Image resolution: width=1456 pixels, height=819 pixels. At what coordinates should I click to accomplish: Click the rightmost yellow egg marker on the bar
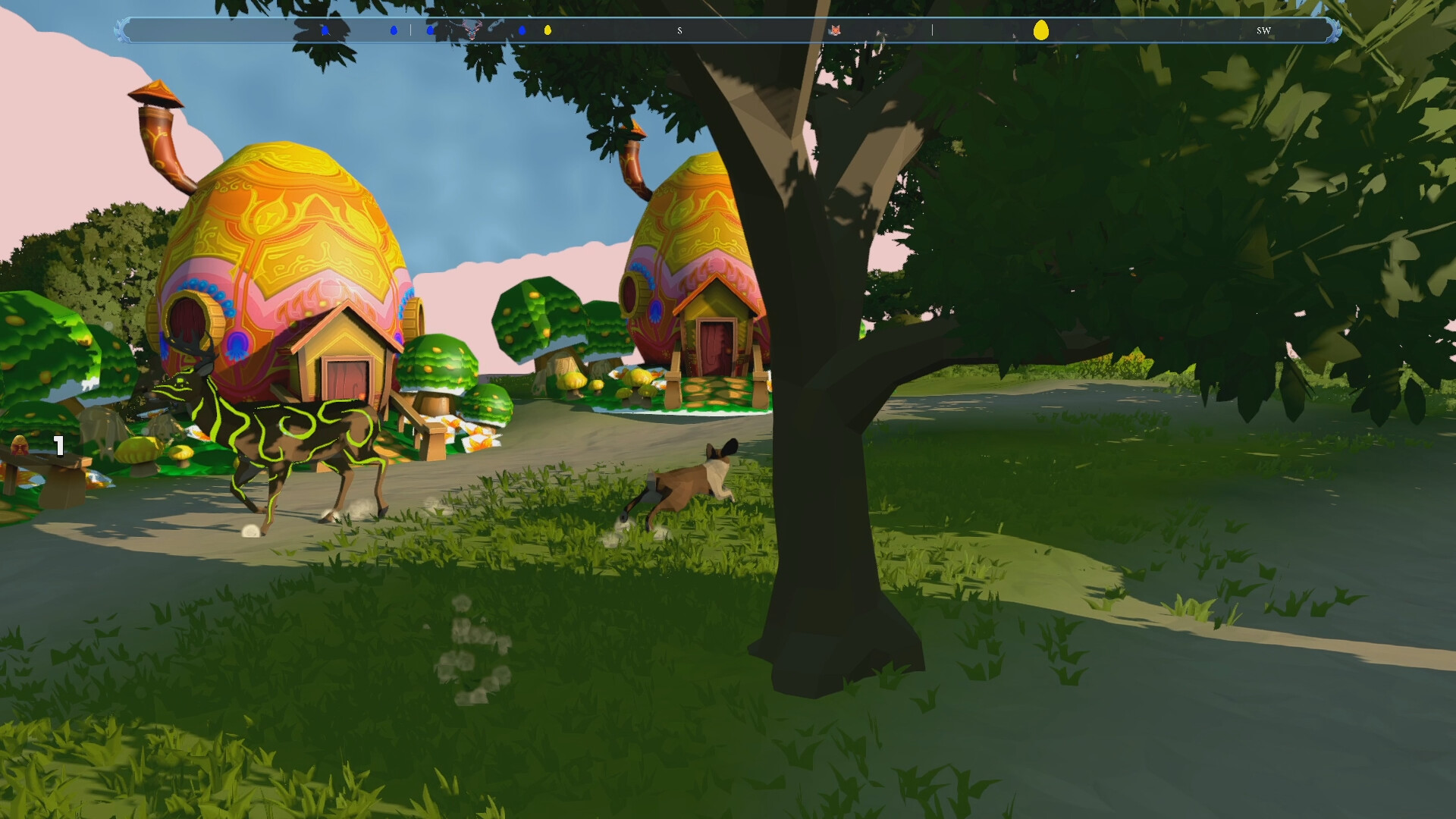1042,31
